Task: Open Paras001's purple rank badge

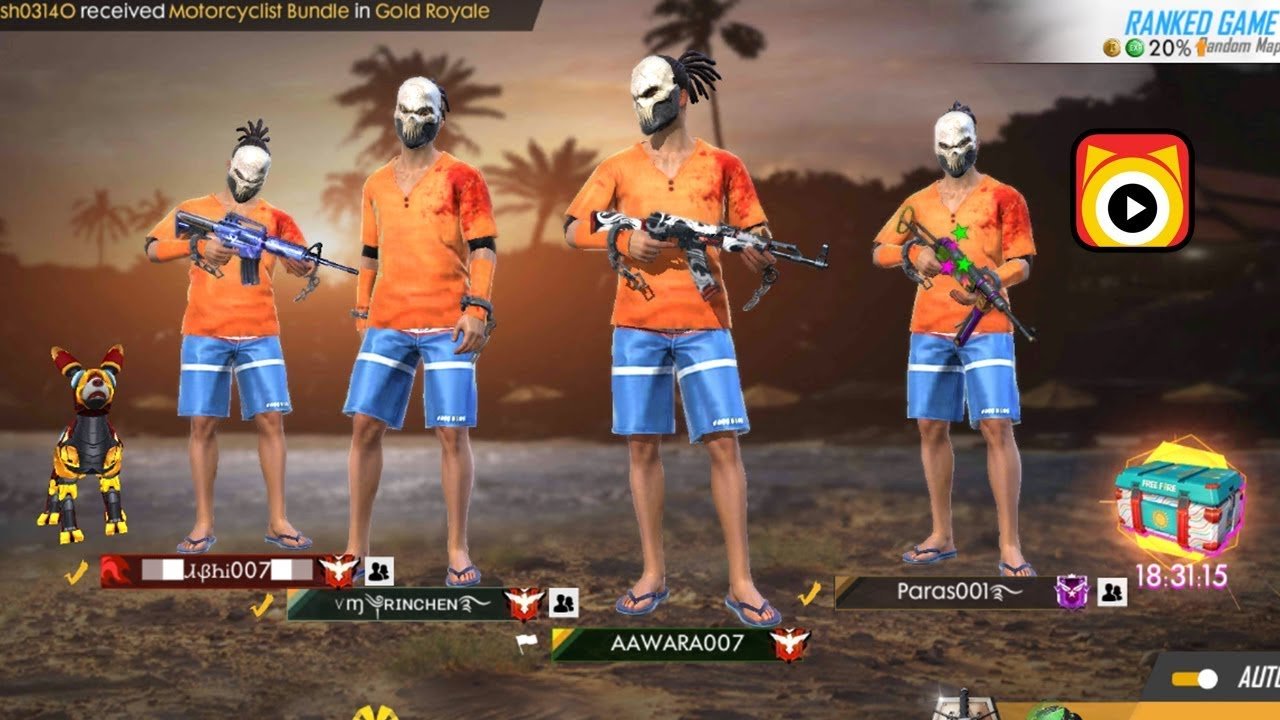Action: point(1072,591)
